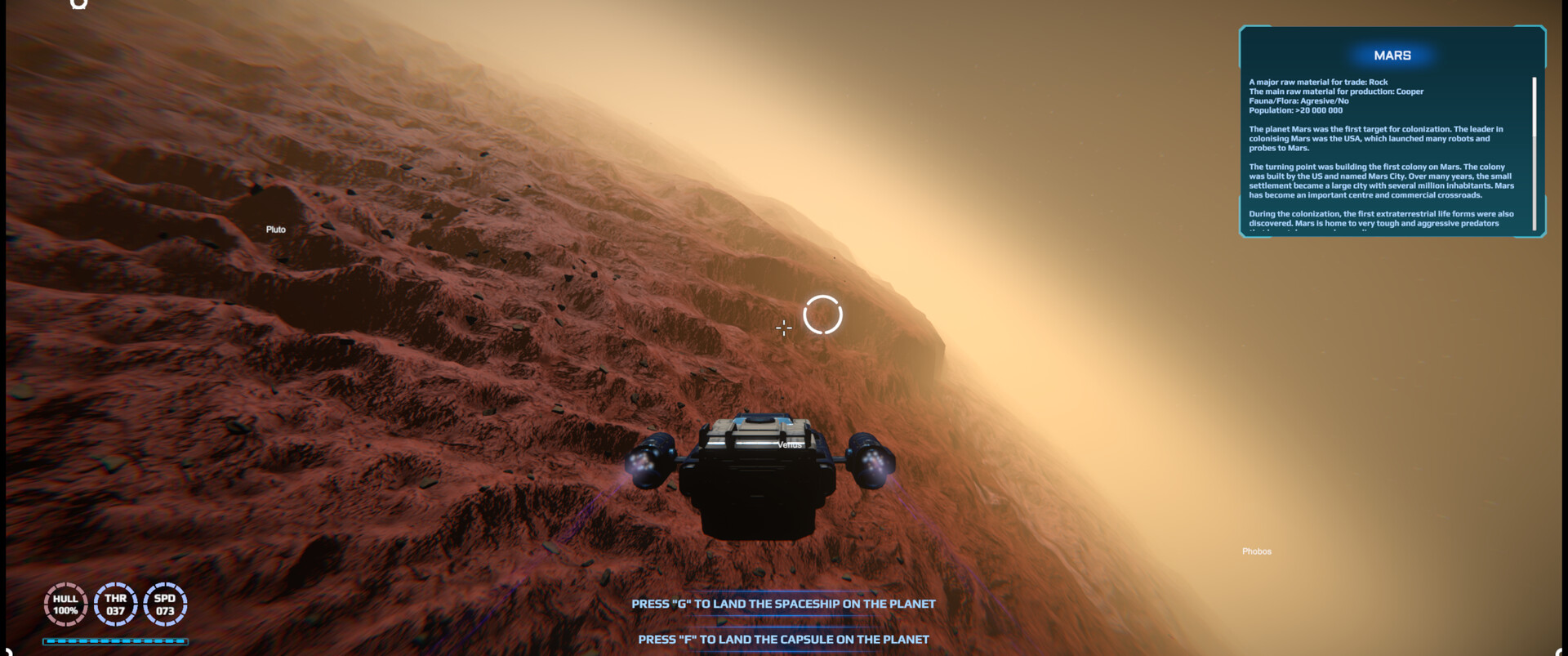The height and width of the screenshot is (656, 1568).
Task: Toggle the MARS title header on info panel
Action: [1392, 55]
